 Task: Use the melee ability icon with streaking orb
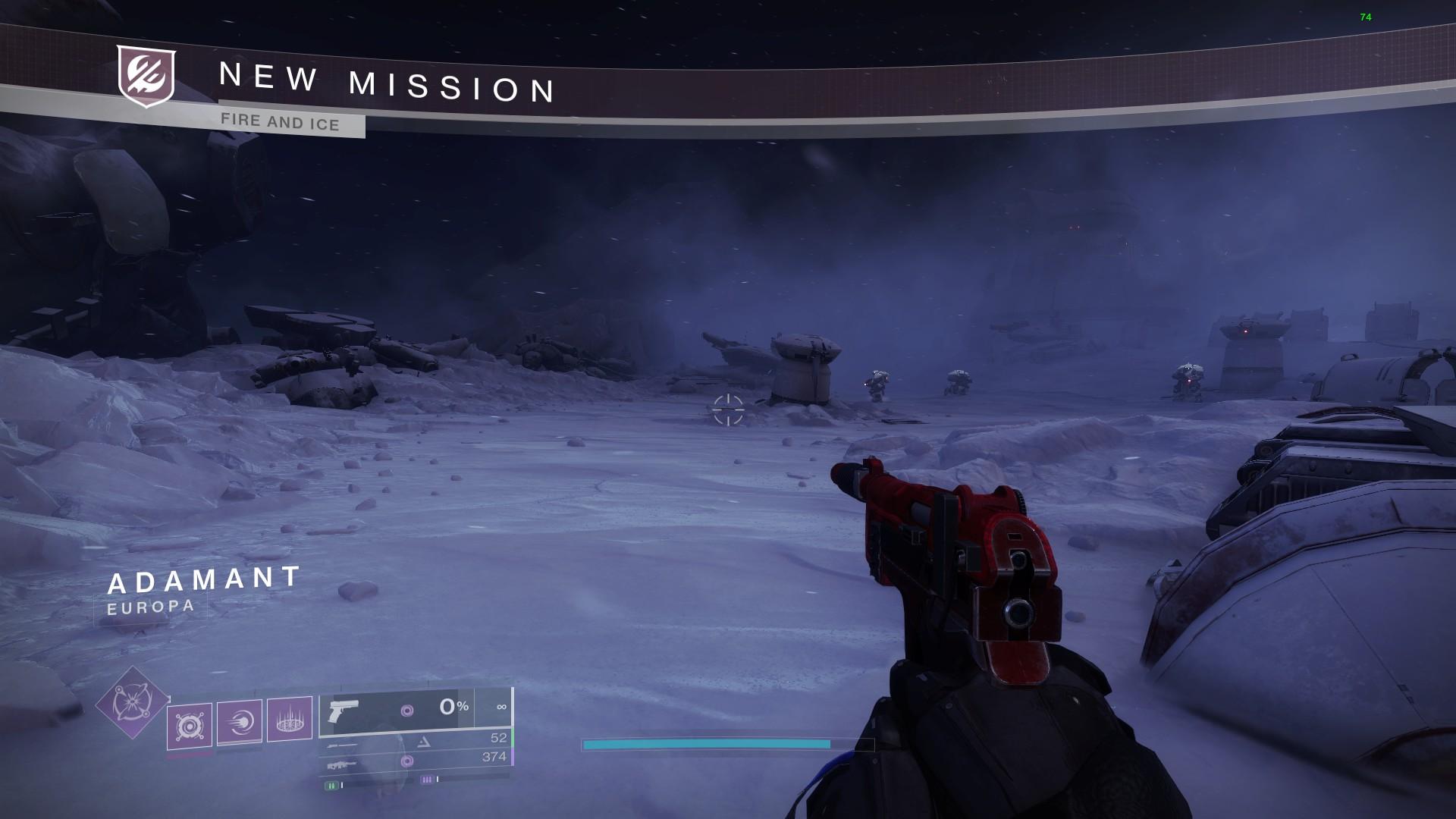click(240, 722)
